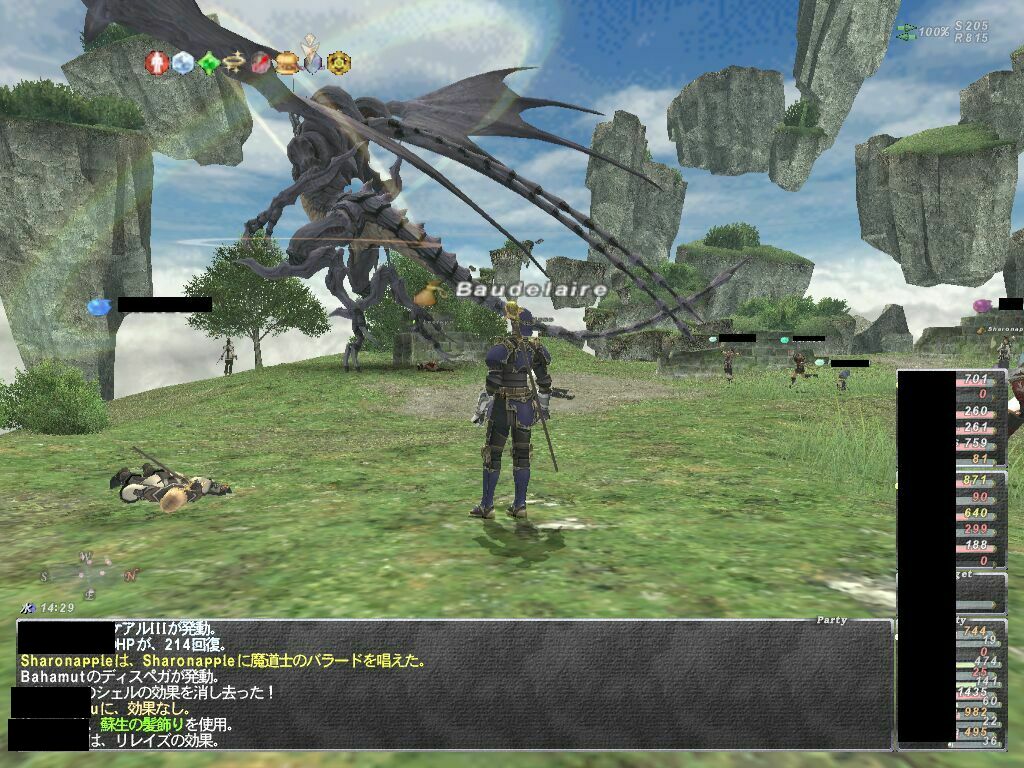This screenshot has height=768, width=1024.
Task: Click the compass rose with N/S/E/W letters
Action: click(87, 574)
